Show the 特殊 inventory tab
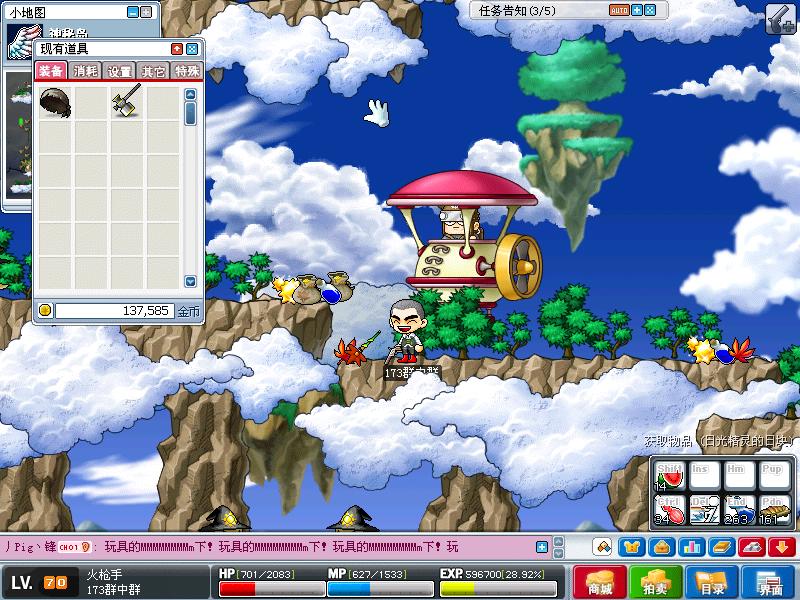 tap(187, 71)
